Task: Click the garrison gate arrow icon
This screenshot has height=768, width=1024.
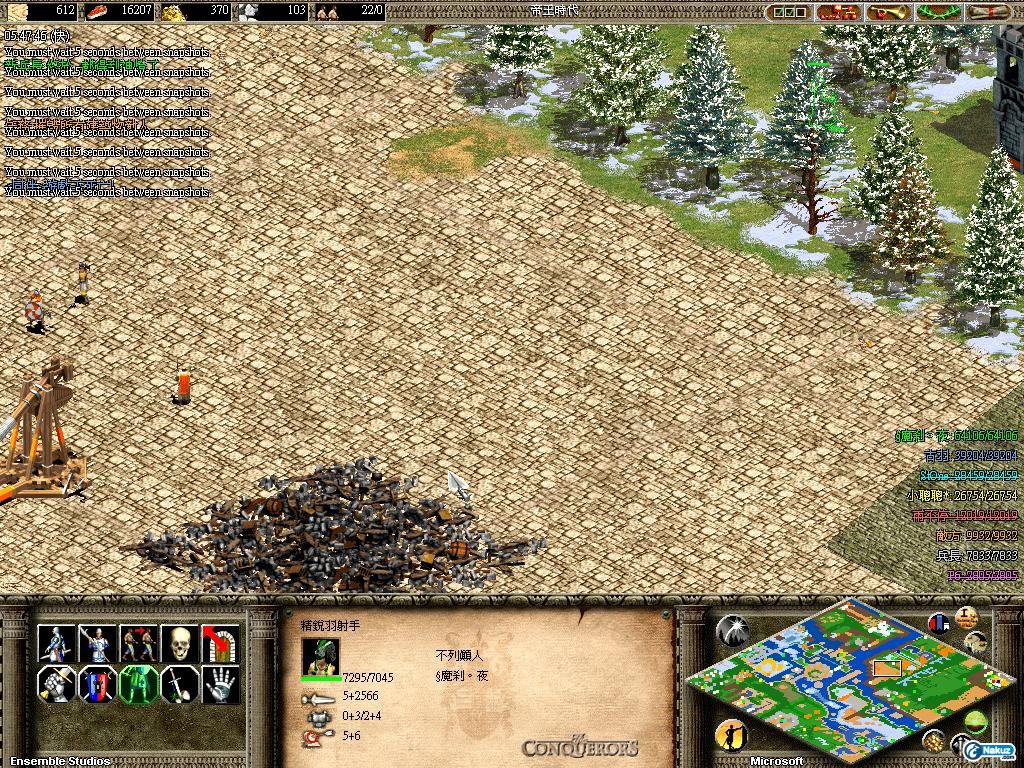Action: pos(220,643)
